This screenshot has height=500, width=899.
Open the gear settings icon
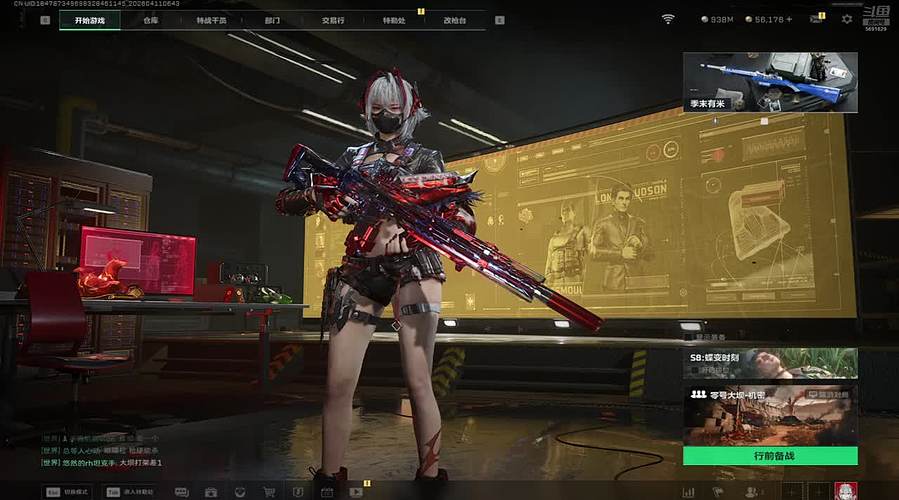847,19
